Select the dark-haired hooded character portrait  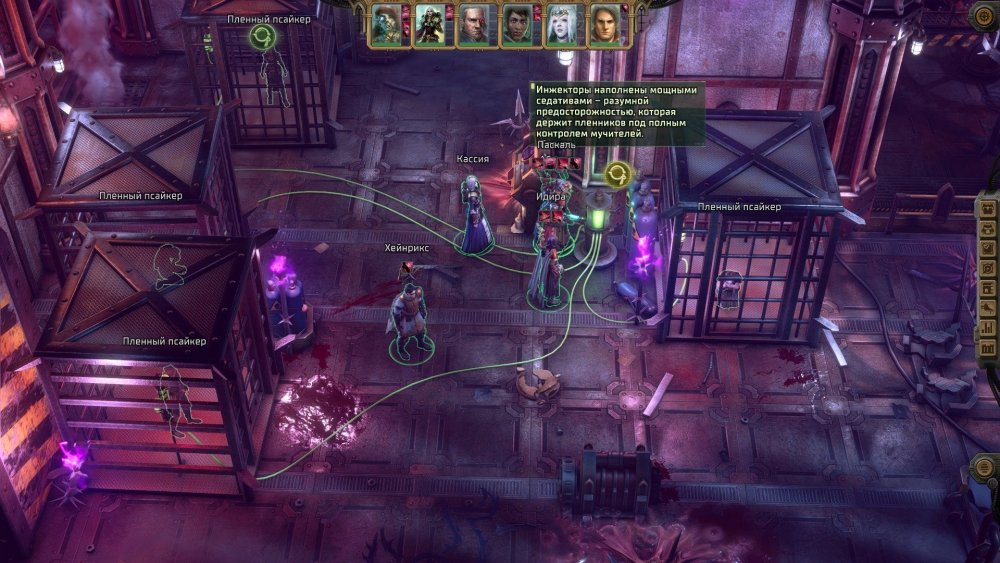516,25
